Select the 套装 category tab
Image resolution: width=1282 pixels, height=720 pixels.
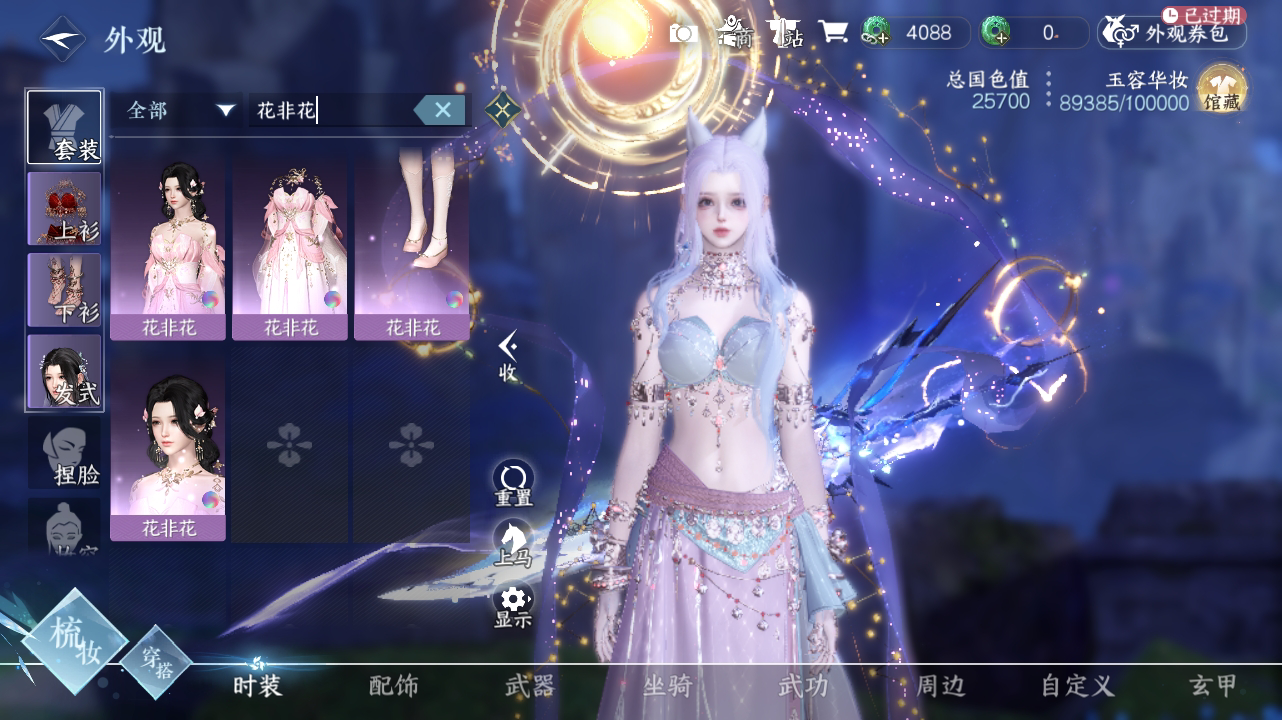point(64,128)
